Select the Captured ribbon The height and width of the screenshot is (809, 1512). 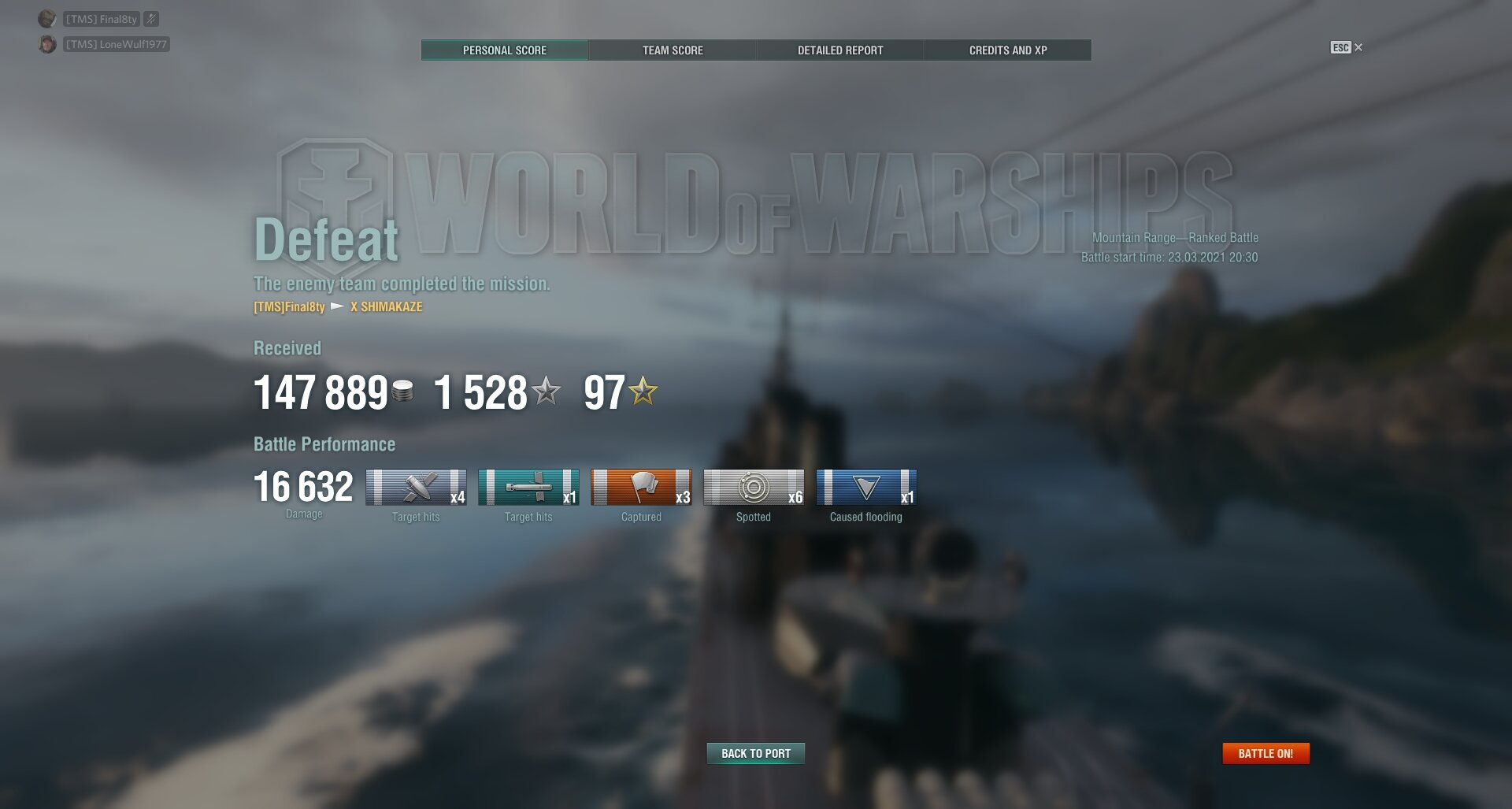(x=641, y=488)
